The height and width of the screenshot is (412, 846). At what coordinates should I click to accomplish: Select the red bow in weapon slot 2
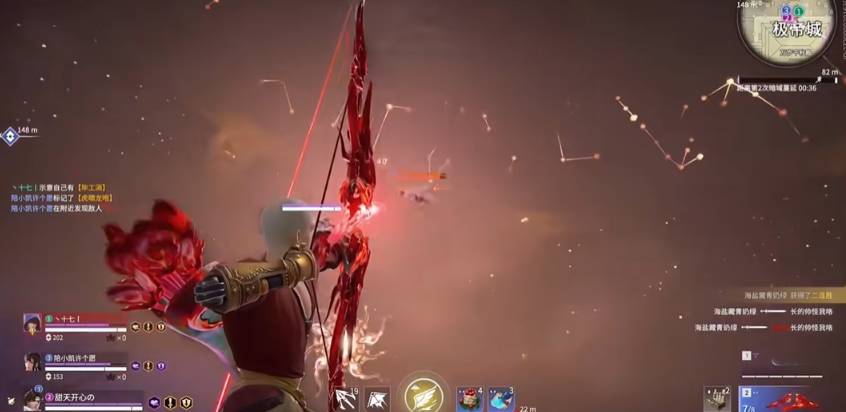[x=790, y=400]
